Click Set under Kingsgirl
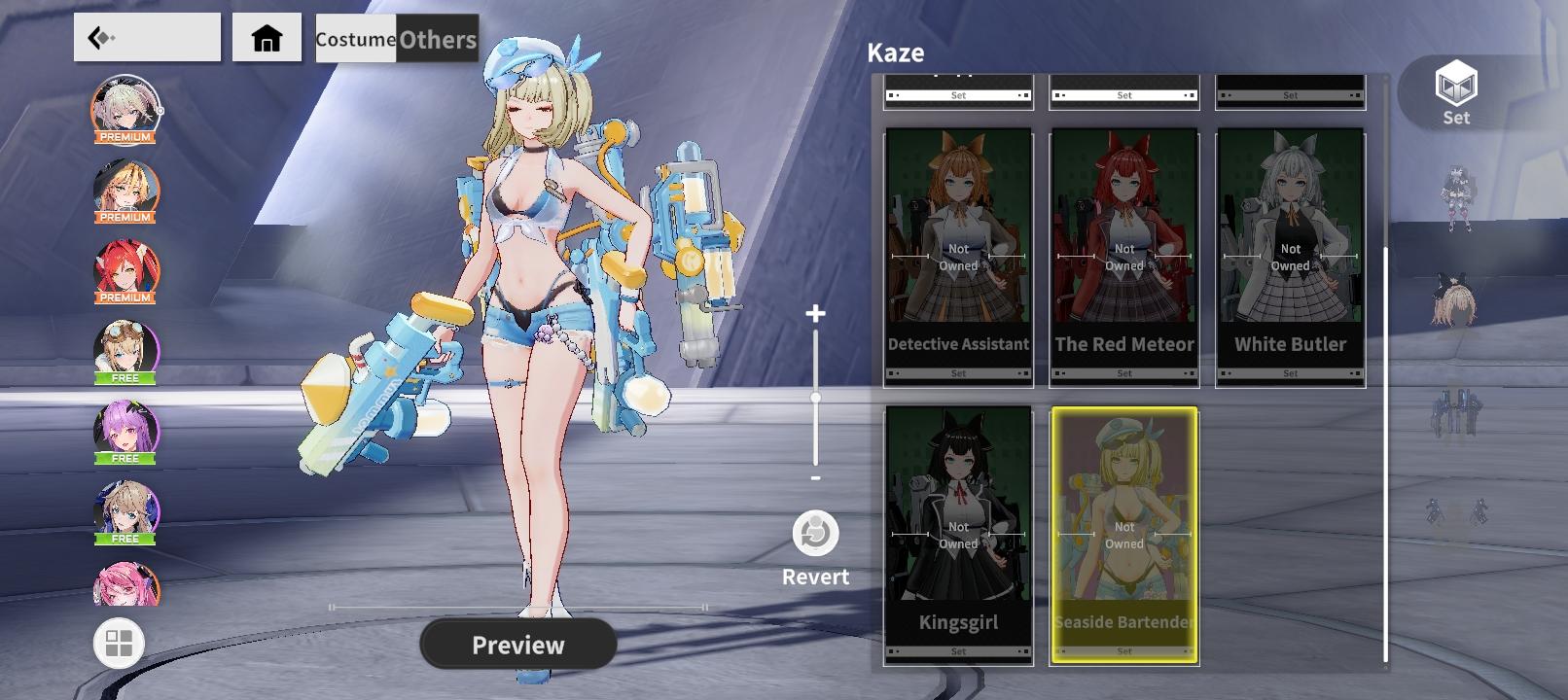Screen dimensions: 1568x700 [x=958, y=651]
